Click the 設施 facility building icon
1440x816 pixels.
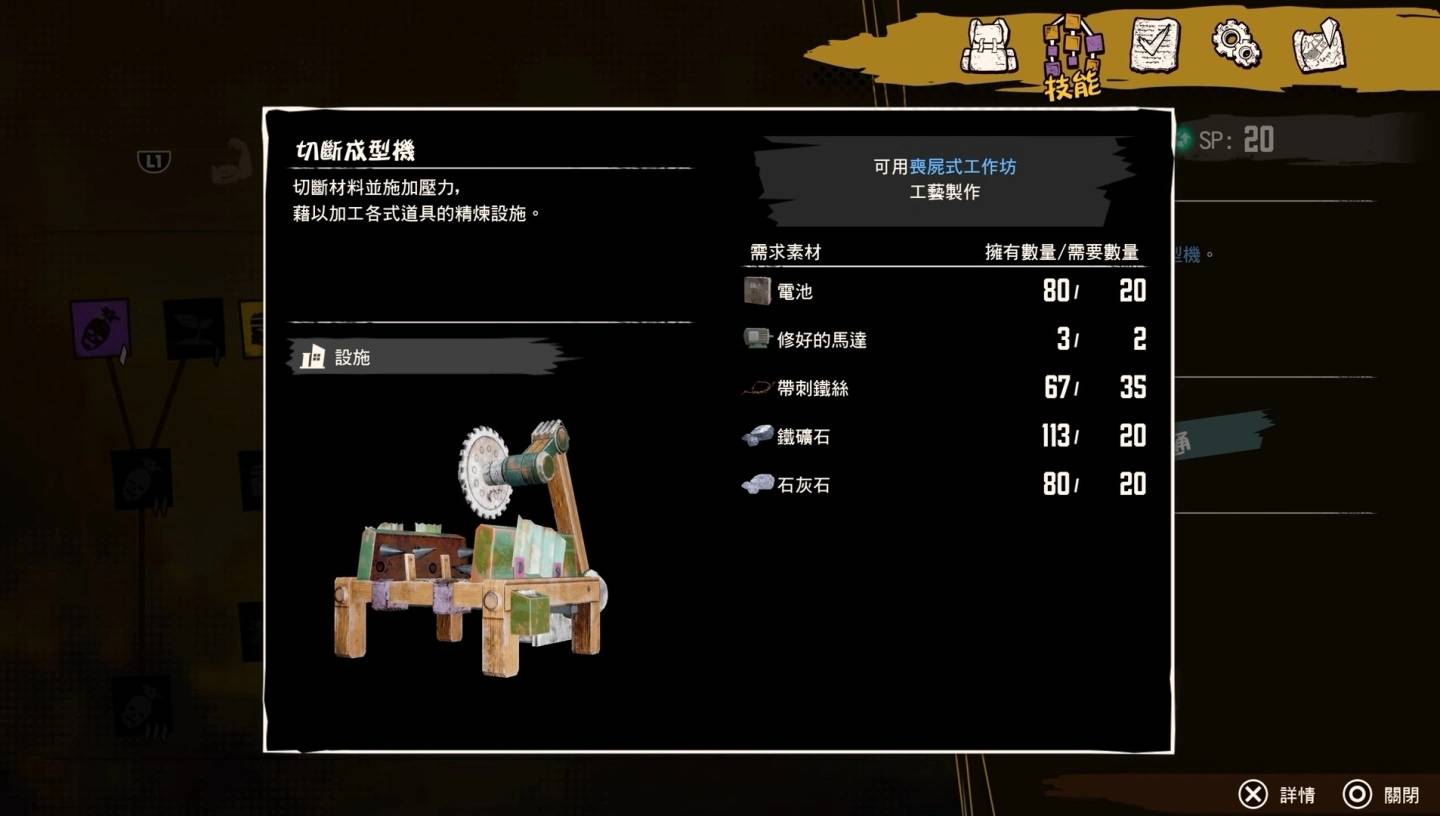[x=312, y=356]
